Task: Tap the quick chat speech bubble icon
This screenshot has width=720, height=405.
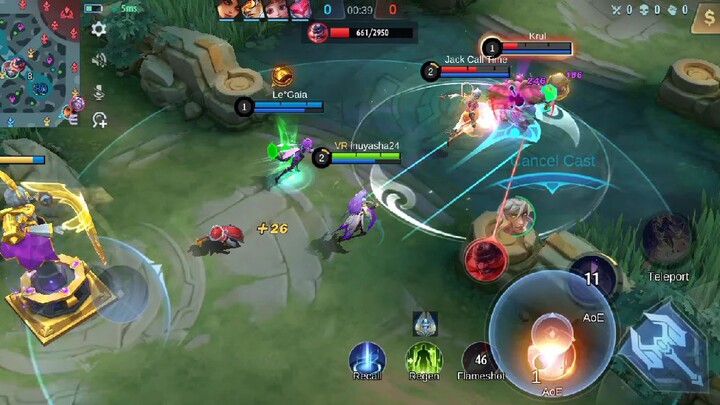Action: tap(99, 120)
